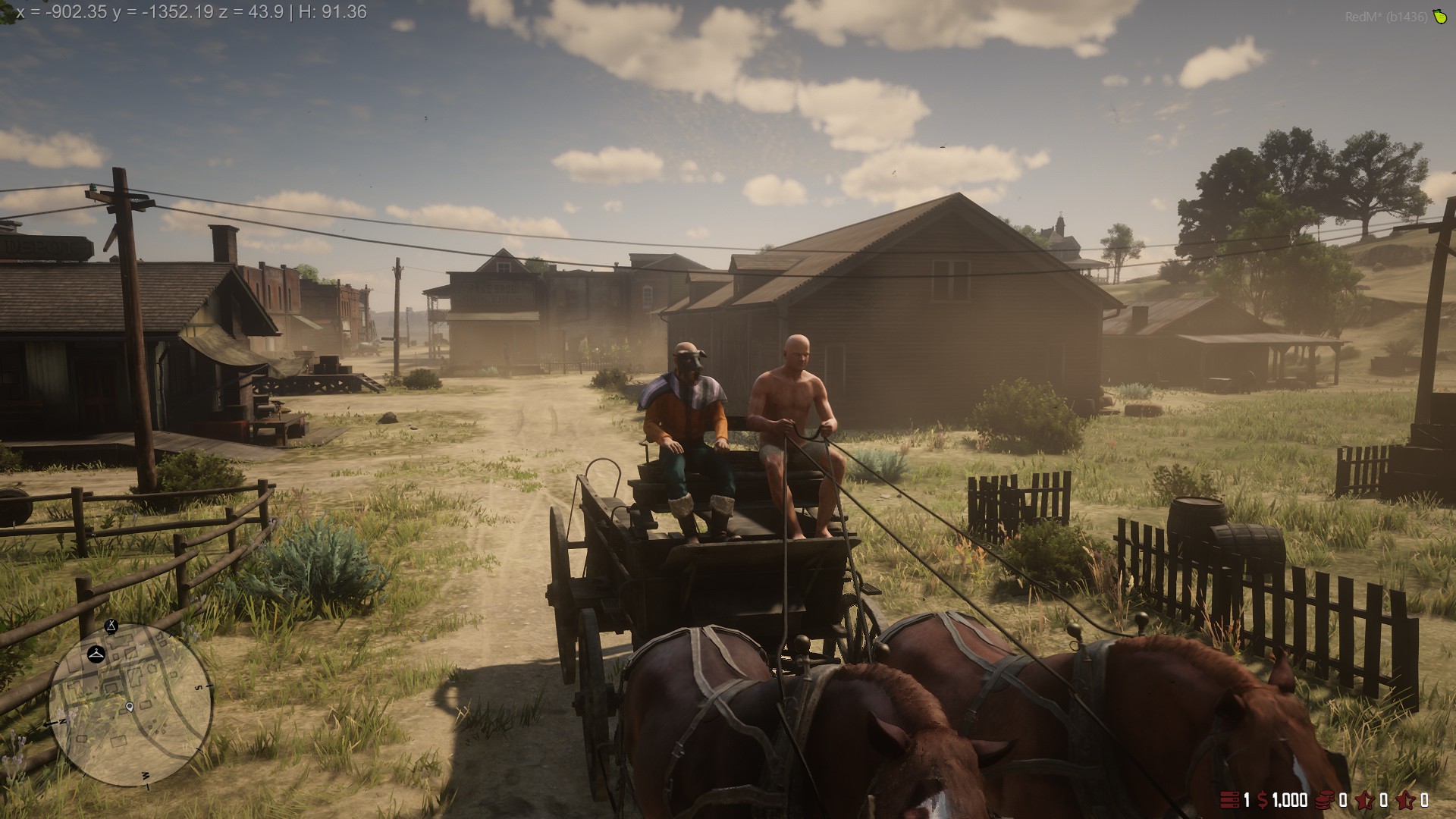This screenshot has height=819, width=1456.
Task: Click the server rack icon in HUD
Action: [x=1229, y=800]
